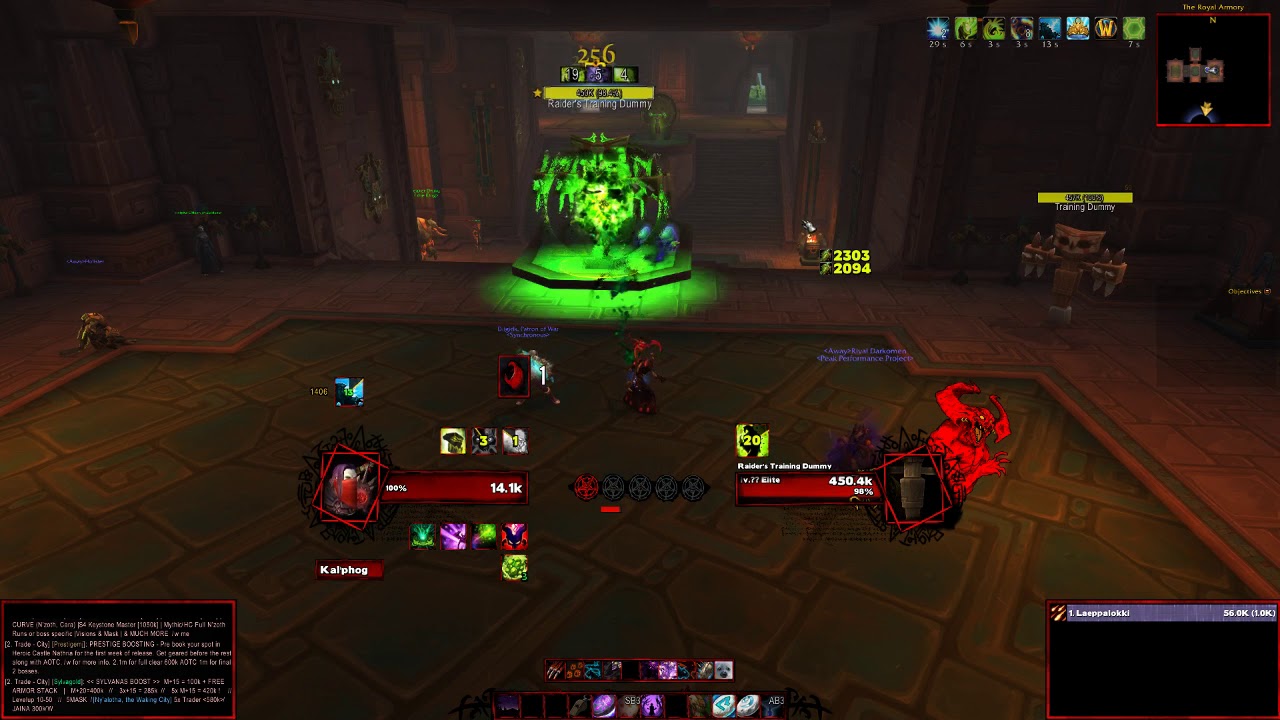The image size is (1280, 720).
Task: Click the golden W logo buff in the top-right row
Action: (x=1105, y=28)
